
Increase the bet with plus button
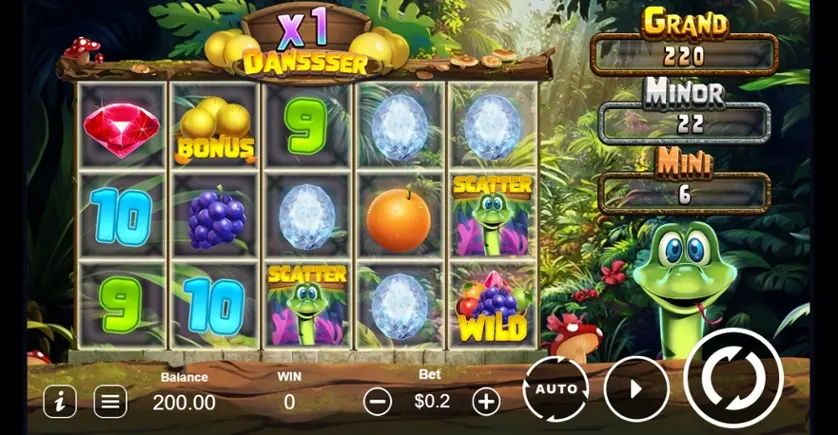tap(486, 401)
